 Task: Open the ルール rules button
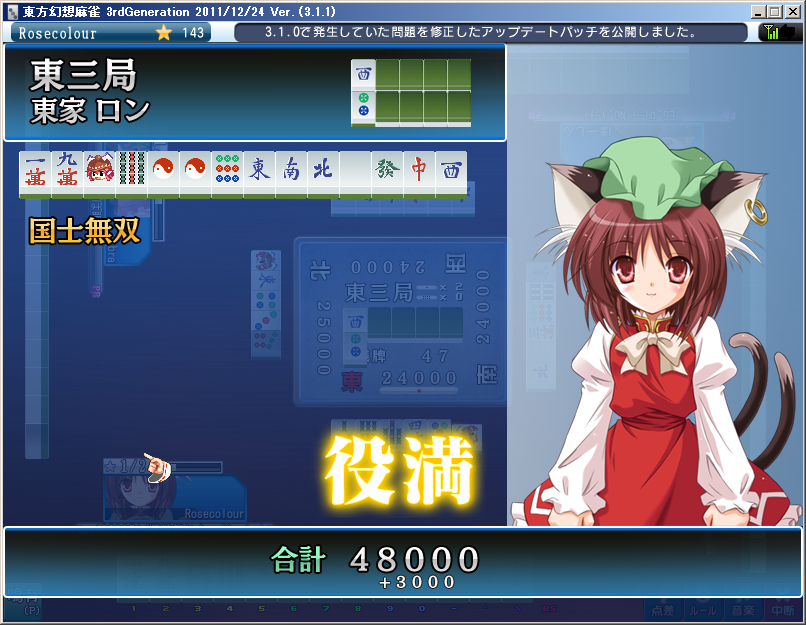pos(704,608)
